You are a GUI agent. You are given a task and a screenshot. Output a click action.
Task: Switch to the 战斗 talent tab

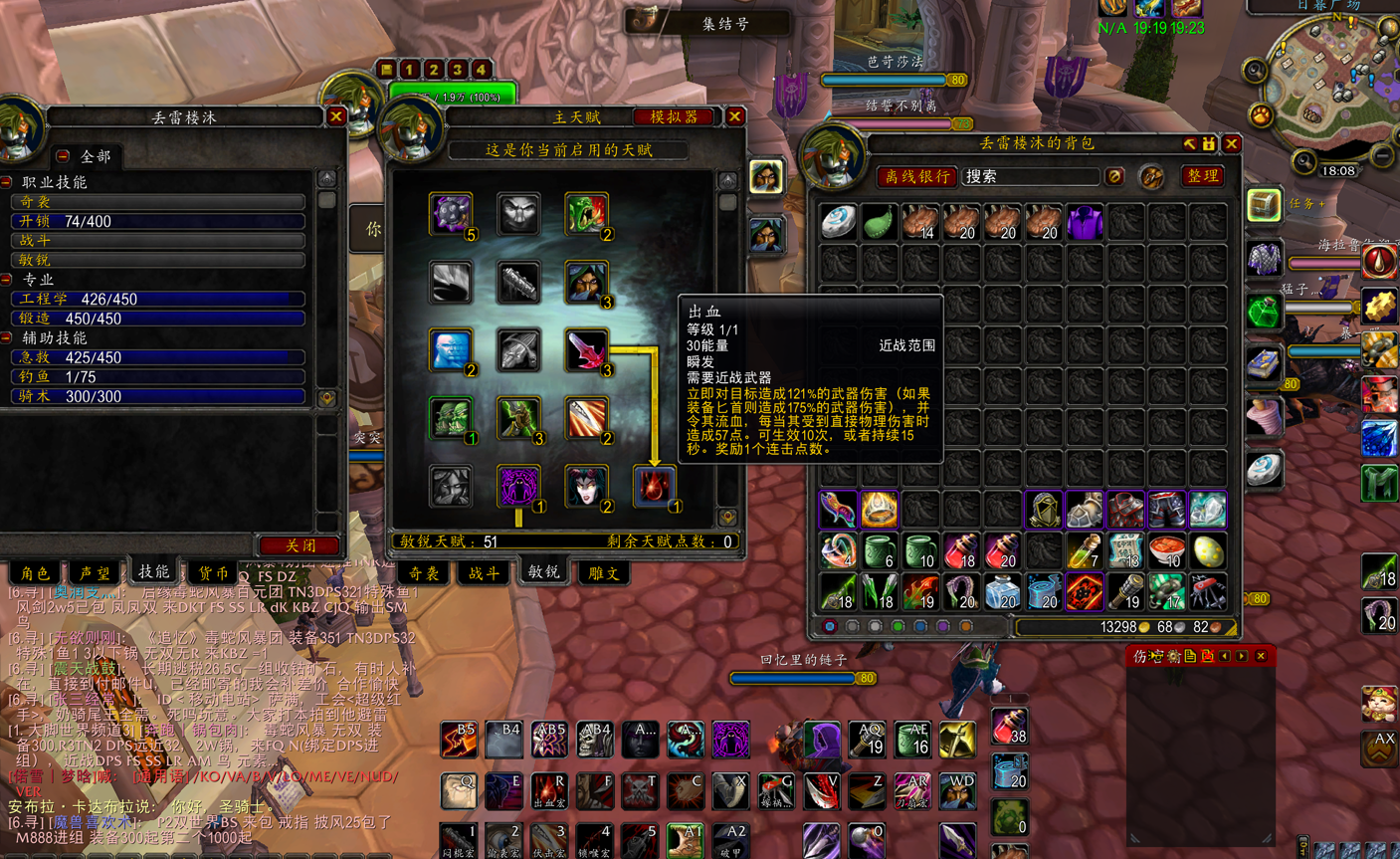(x=484, y=573)
